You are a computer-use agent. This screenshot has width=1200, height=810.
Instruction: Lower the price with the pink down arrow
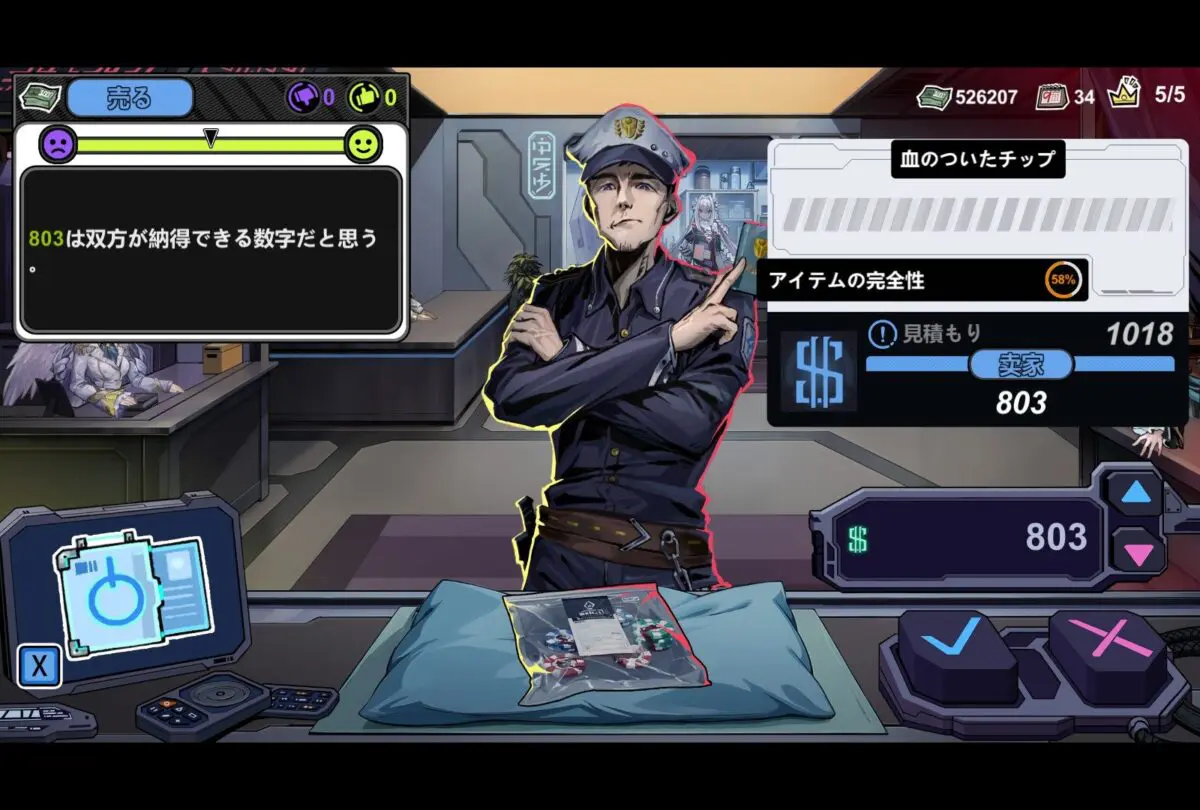1136,551
